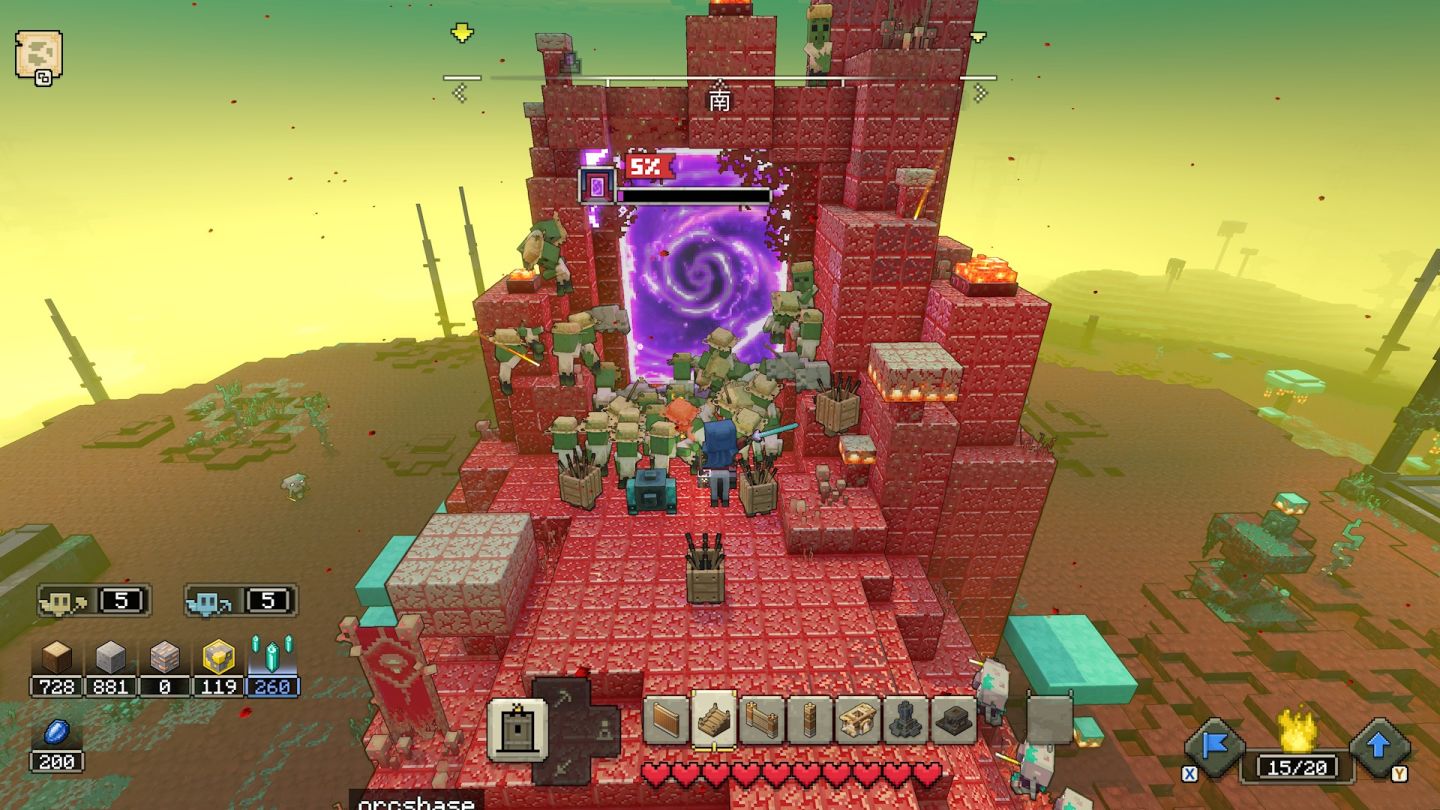Click the wood resource counter showing 728
The width and height of the screenshot is (1440, 810).
pyautogui.click(x=57, y=687)
